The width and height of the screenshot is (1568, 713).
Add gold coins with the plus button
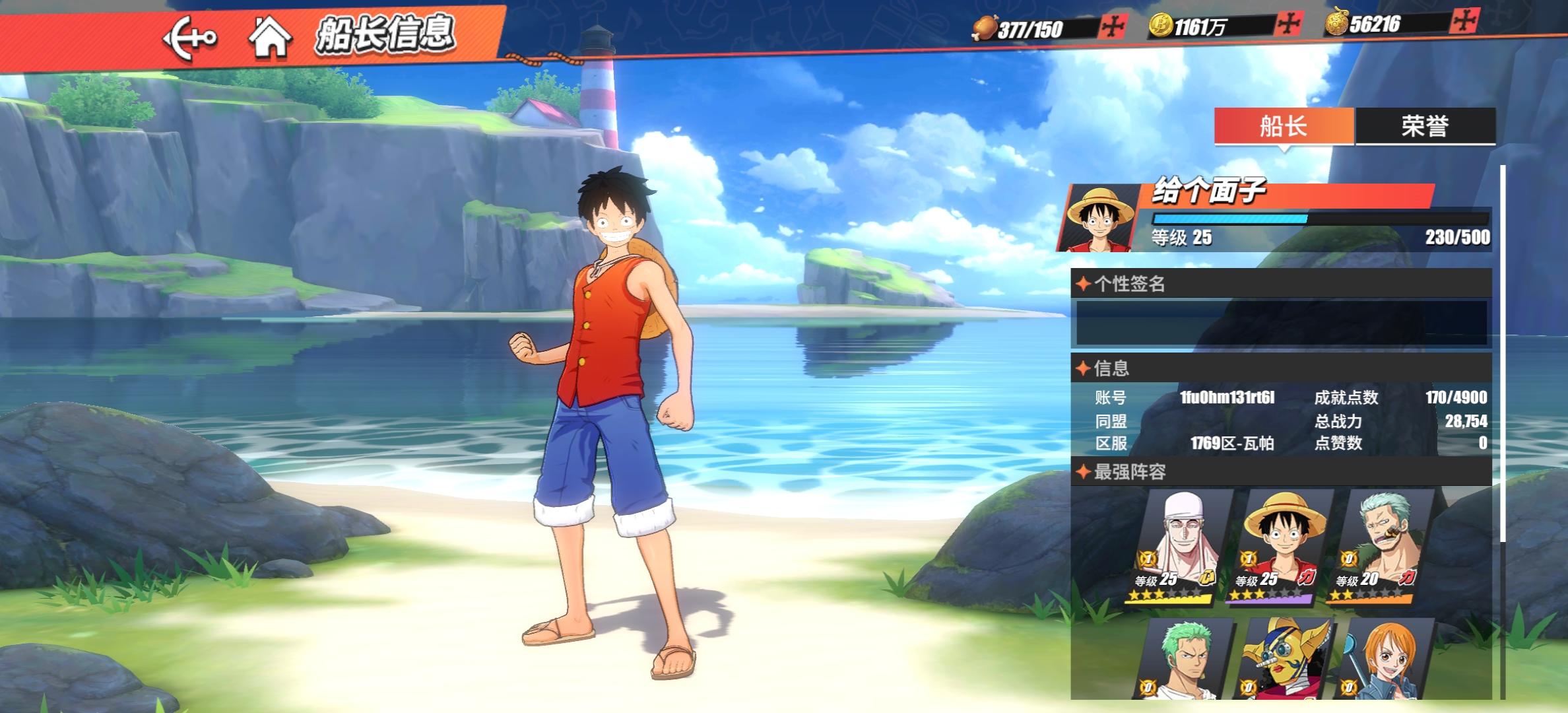click(1289, 25)
